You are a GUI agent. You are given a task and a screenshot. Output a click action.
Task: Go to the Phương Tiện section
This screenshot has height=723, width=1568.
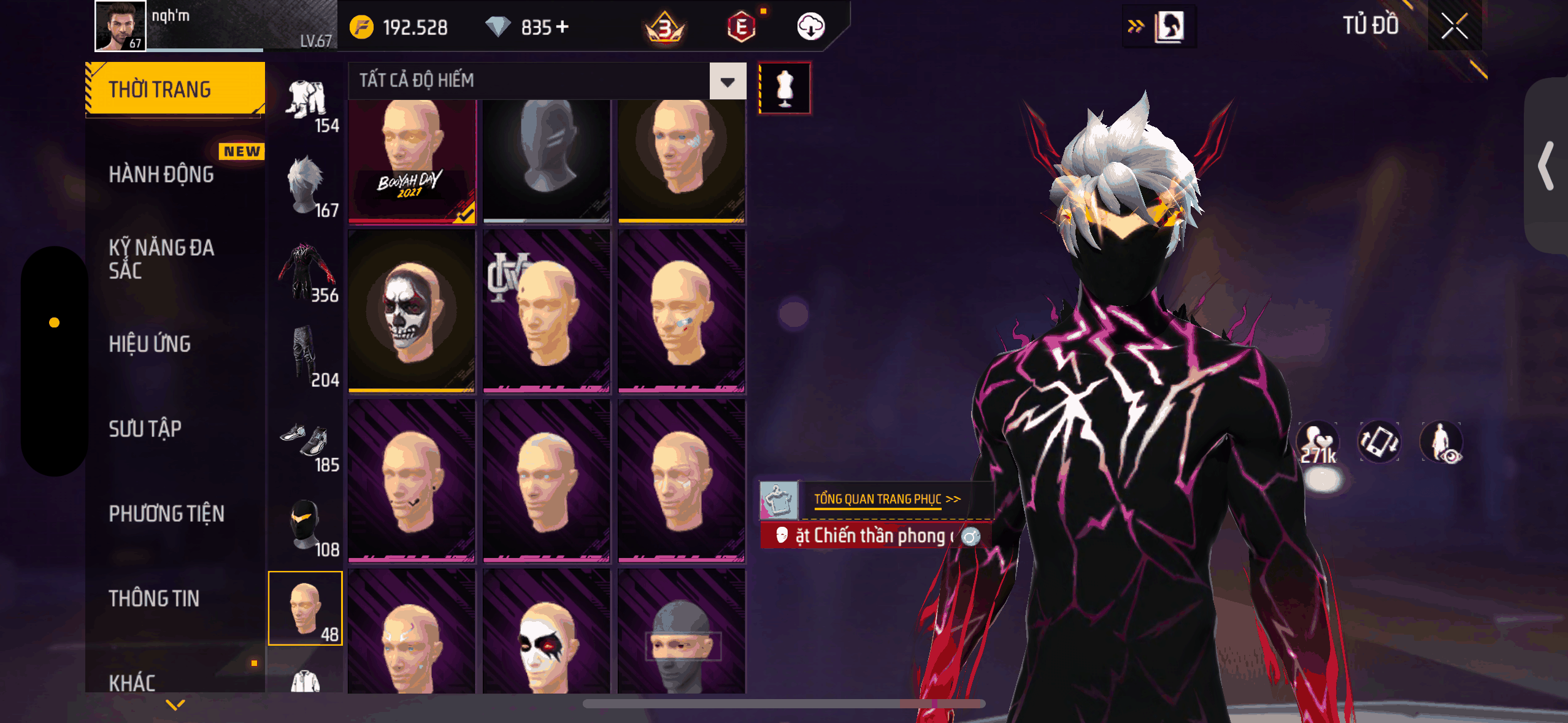pyautogui.click(x=166, y=513)
